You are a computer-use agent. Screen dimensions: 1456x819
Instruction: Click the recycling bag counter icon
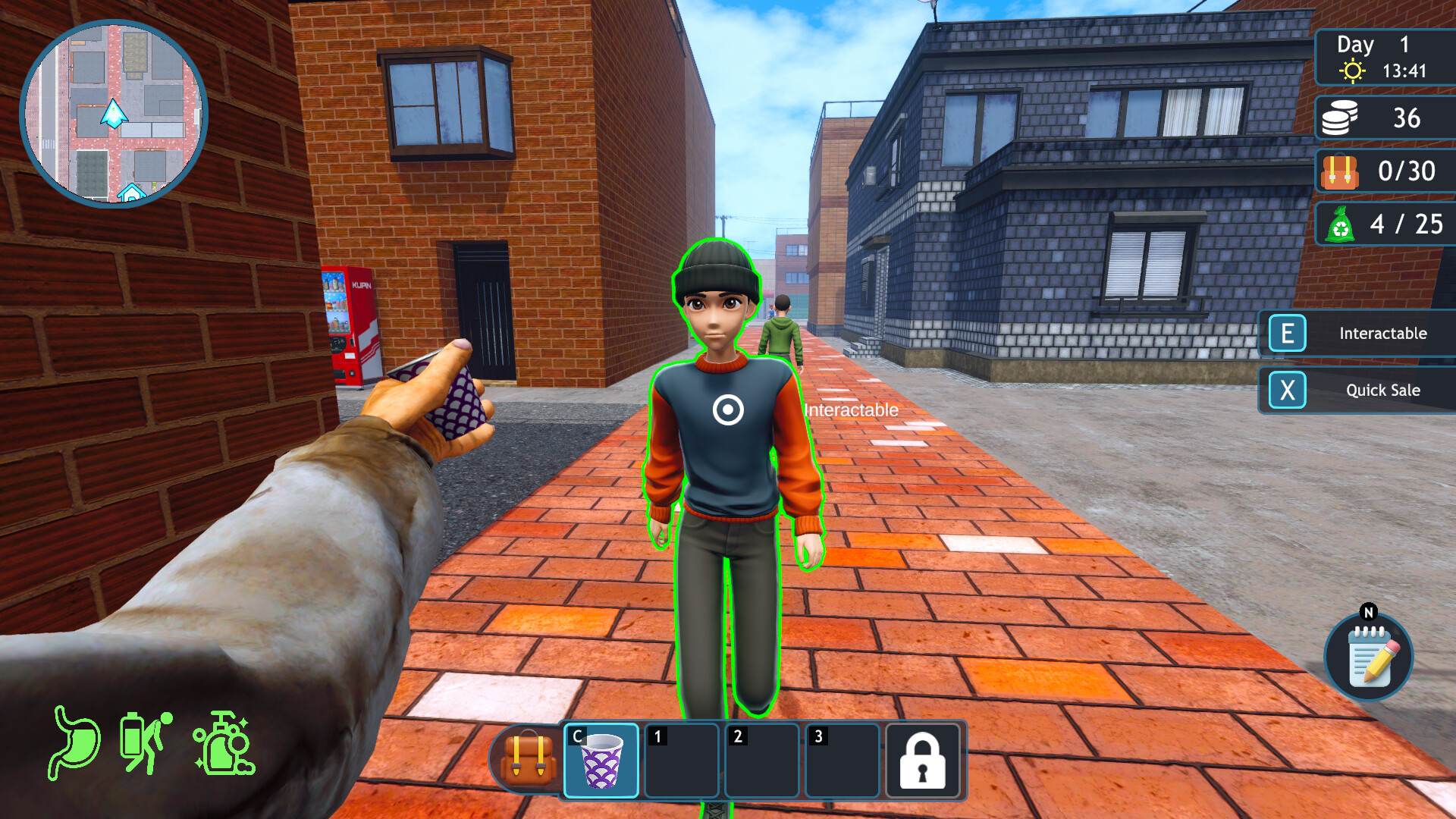(x=1340, y=224)
